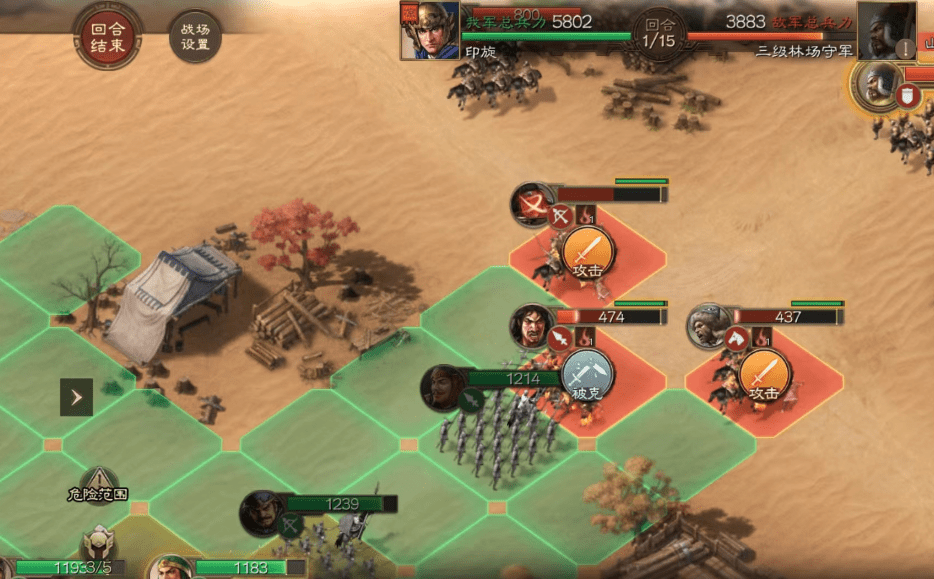Expand the side panel arrow
Screen dimensions: 934x579
pos(76,397)
